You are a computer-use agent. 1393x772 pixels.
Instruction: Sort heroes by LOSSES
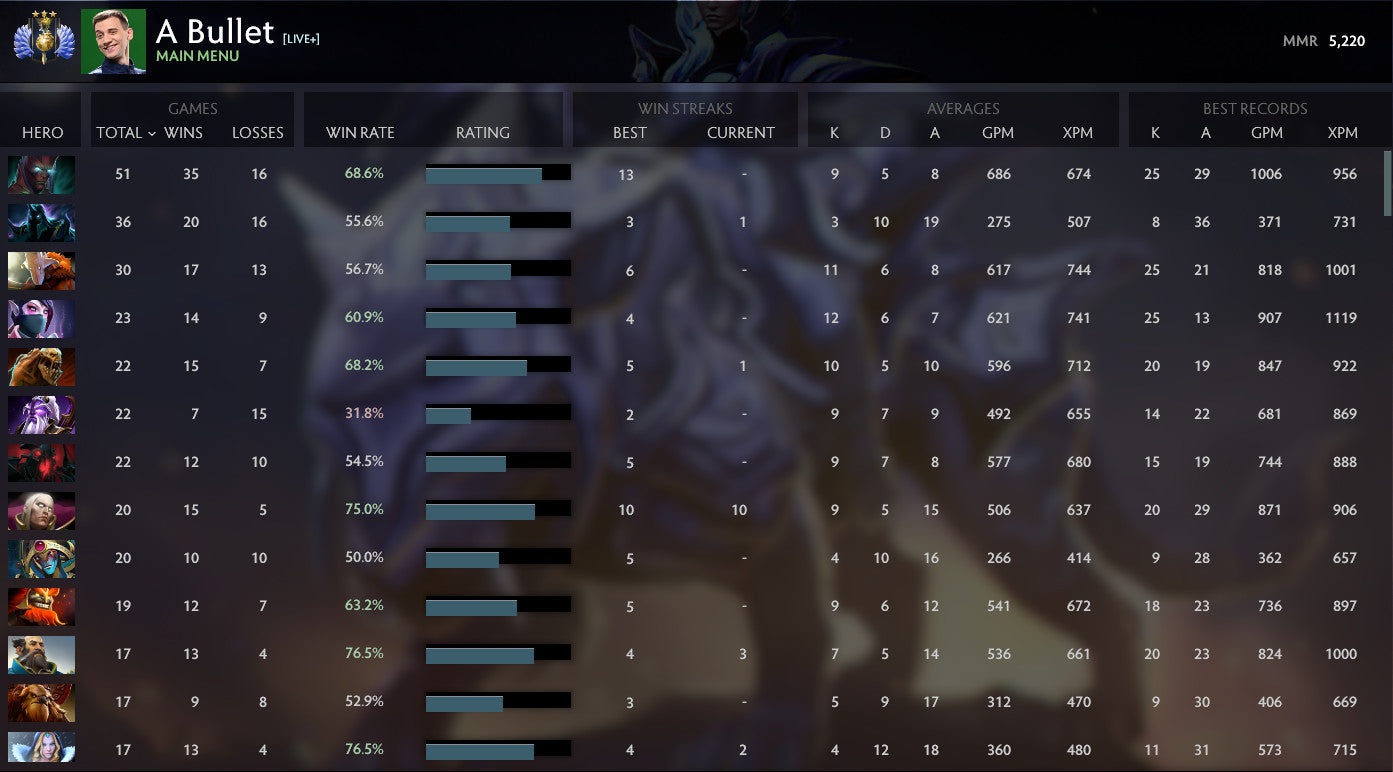click(x=258, y=133)
